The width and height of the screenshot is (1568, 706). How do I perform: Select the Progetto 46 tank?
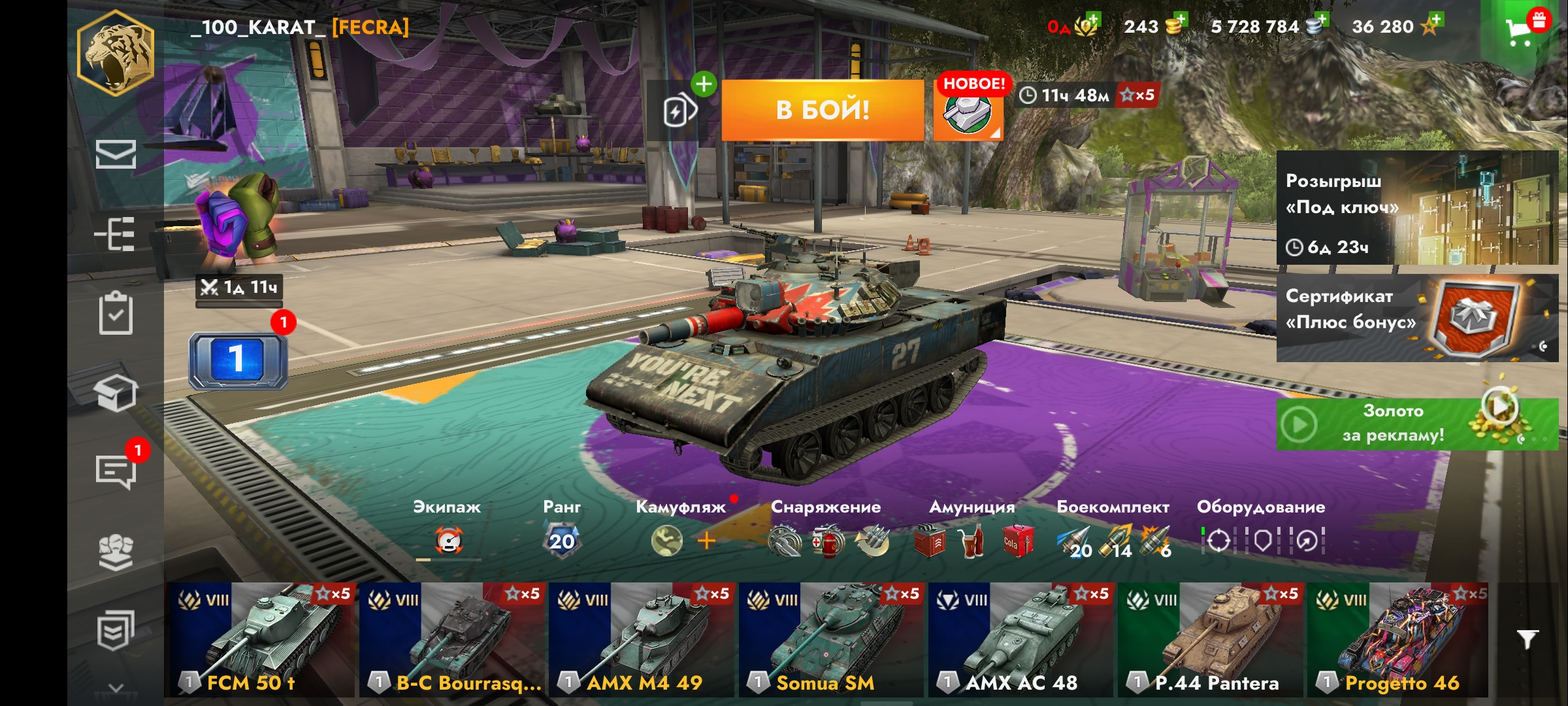click(x=1398, y=639)
